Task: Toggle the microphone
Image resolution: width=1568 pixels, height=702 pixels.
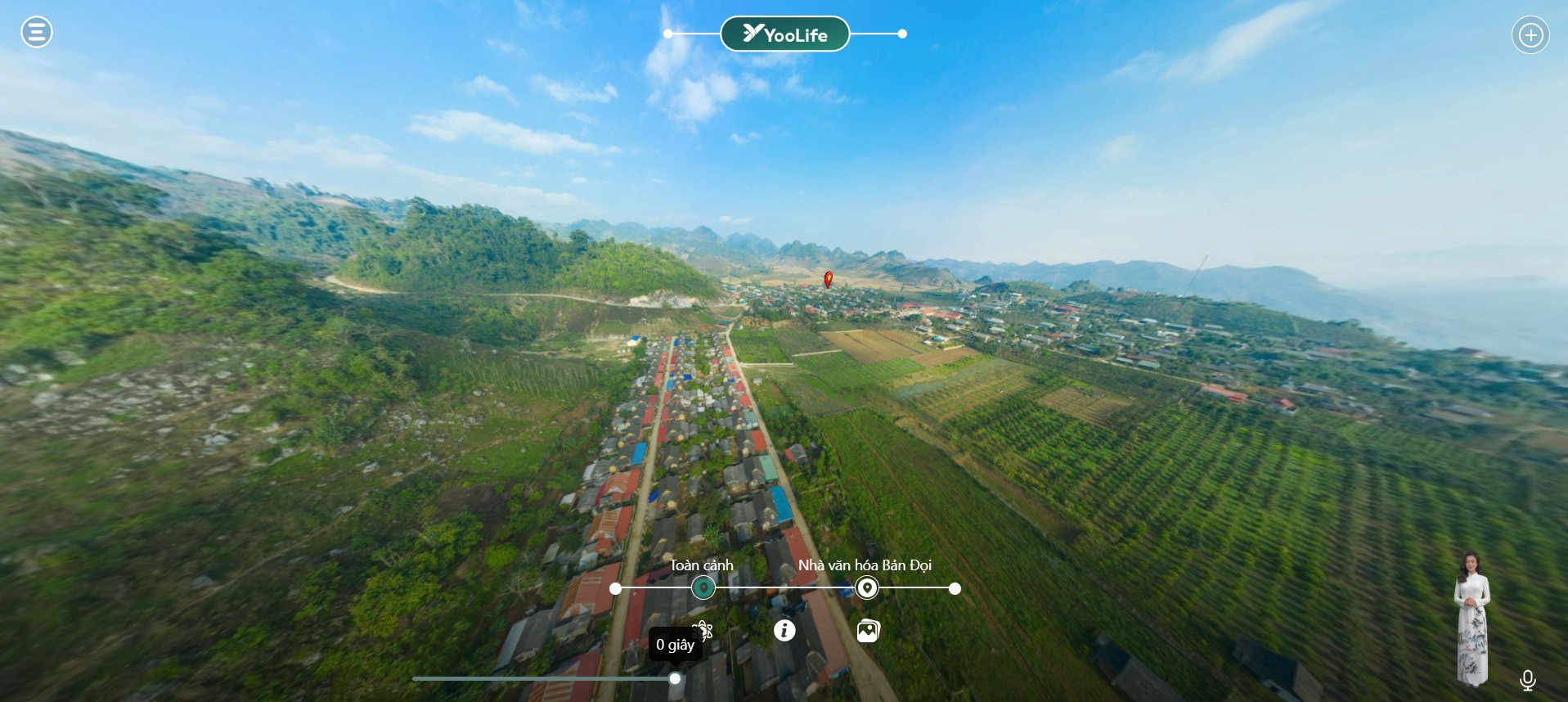Action: click(1527, 680)
